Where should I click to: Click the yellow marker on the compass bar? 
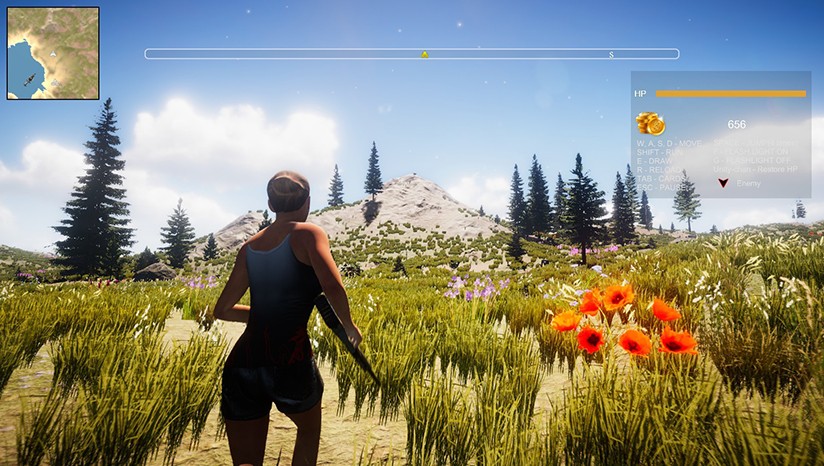[424, 54]
